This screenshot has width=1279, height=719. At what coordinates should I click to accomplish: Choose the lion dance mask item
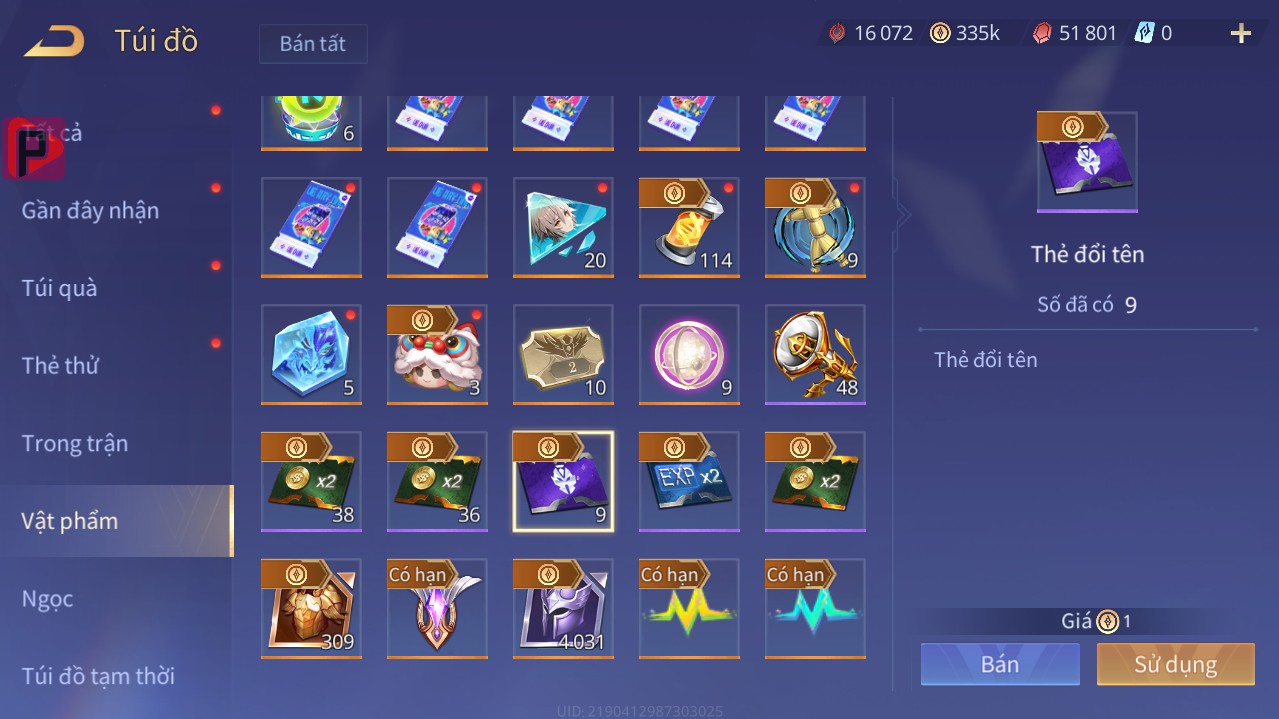click(437, 354)
